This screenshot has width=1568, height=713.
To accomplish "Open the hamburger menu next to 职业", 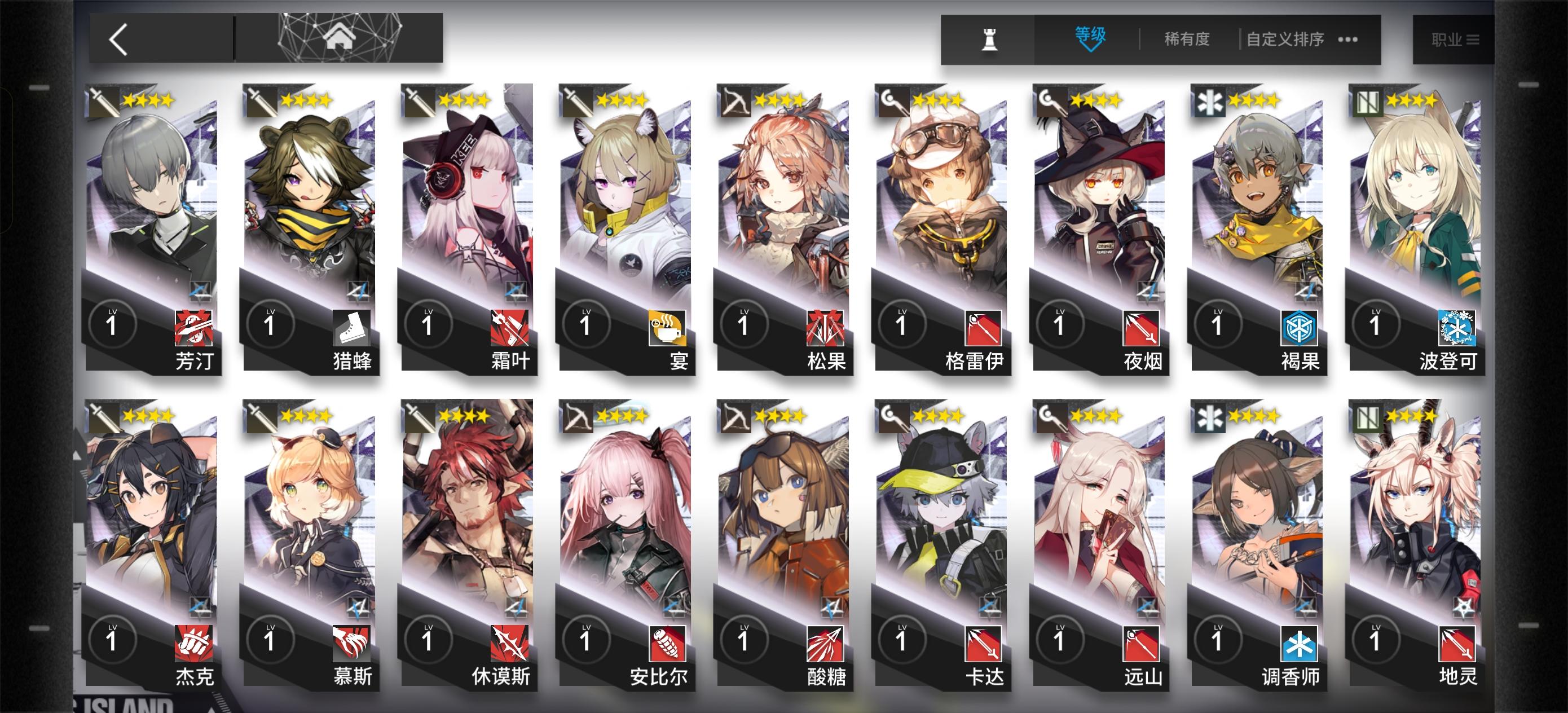I will (1473, 38).
